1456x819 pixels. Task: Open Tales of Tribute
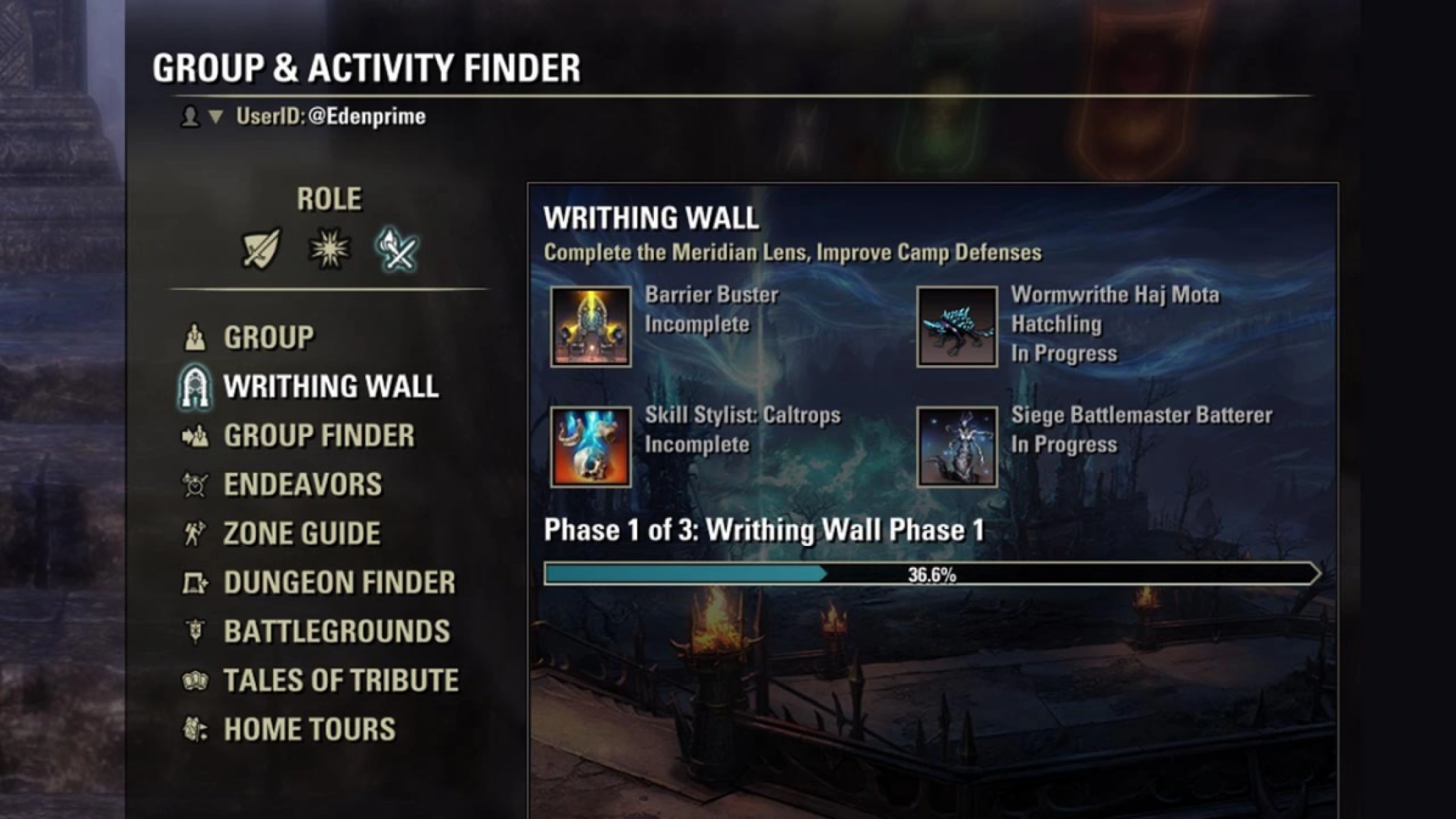click(341, 680)
